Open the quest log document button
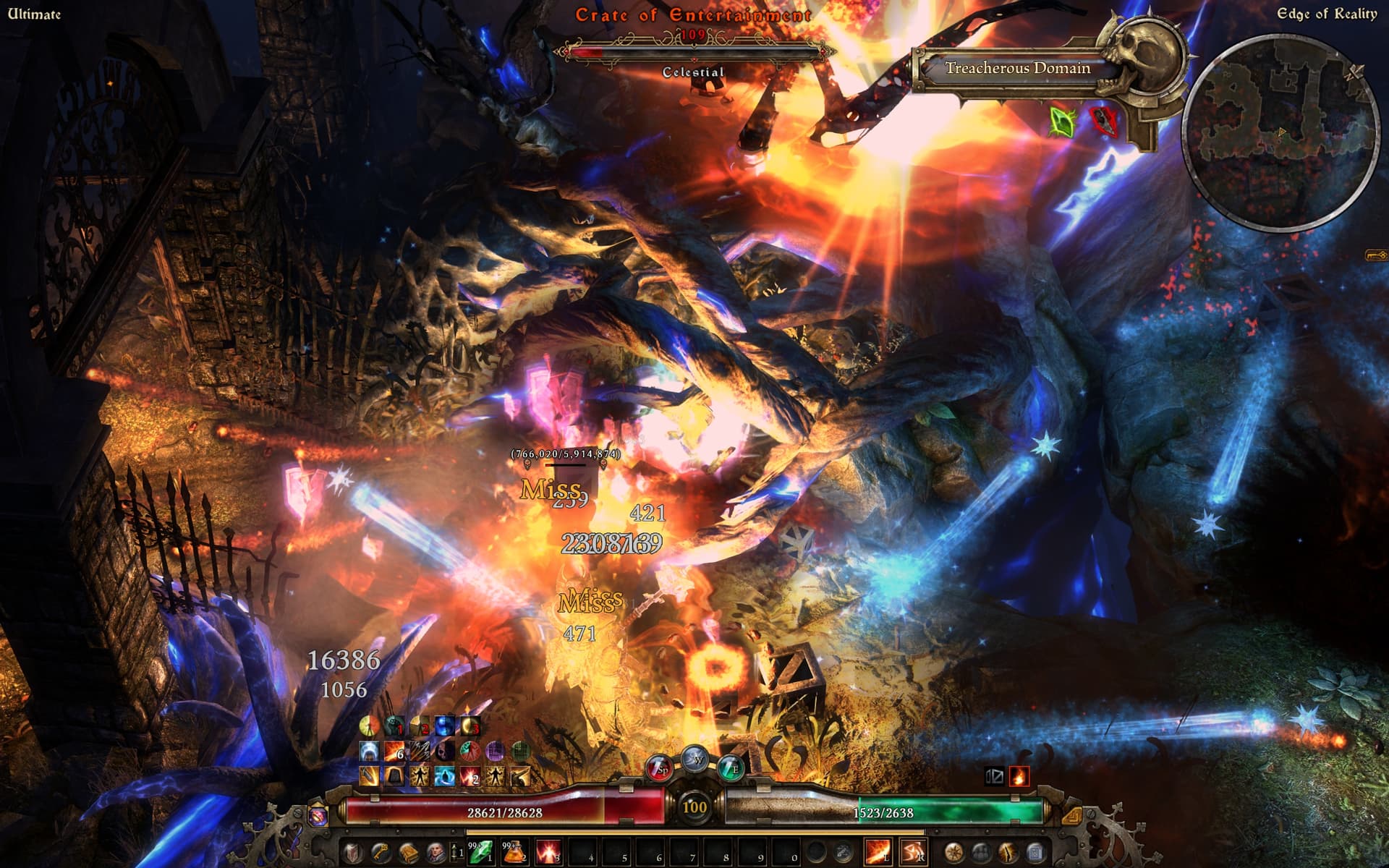 pyautogui.click(x=1035, y=854)
